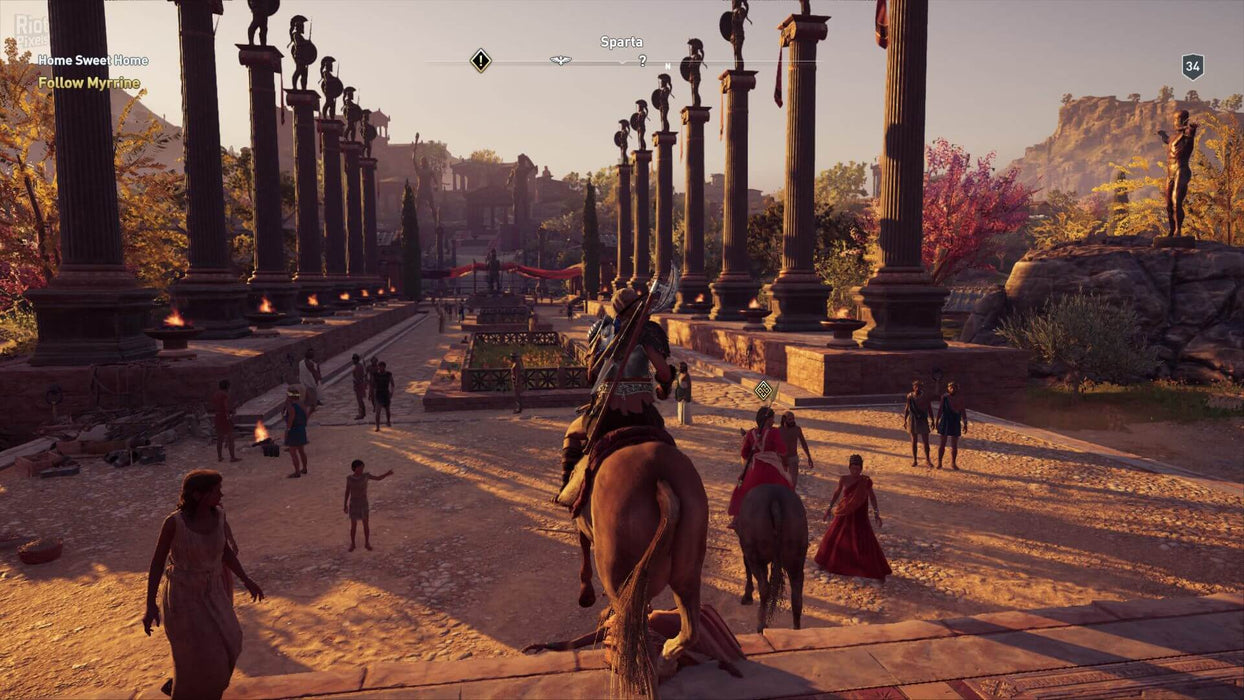Click the Follow Myrrine objective text

[89, 83]
